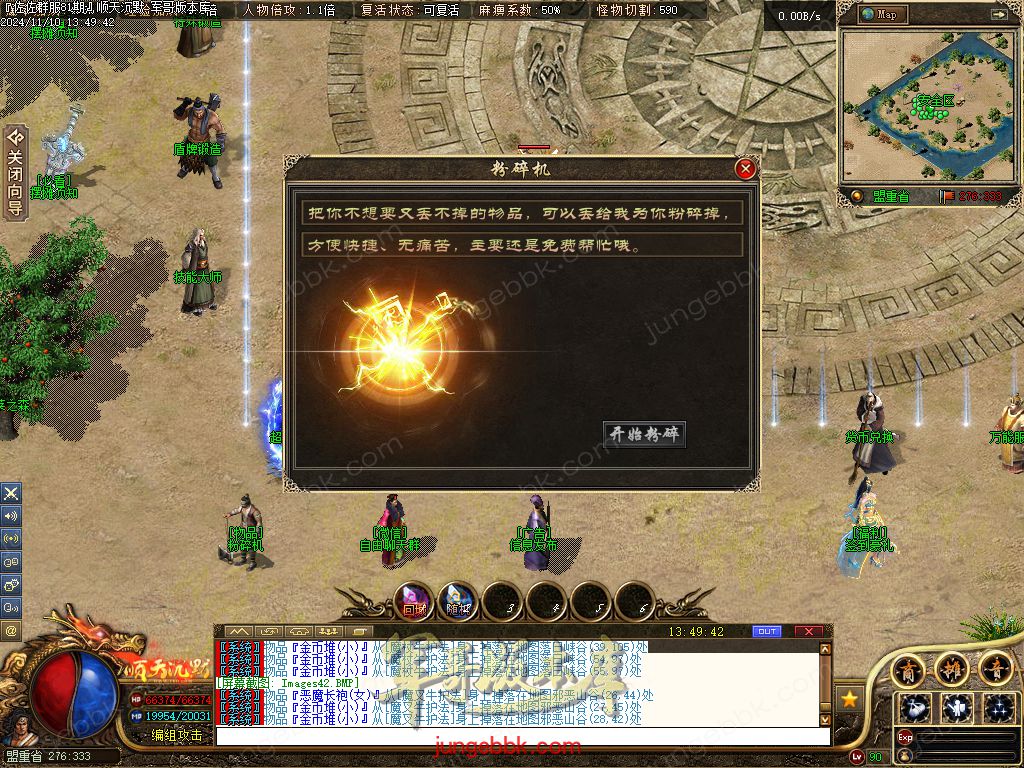1024x768 pixels.
Task: Open the world map with the Map button
Action: 880,15
